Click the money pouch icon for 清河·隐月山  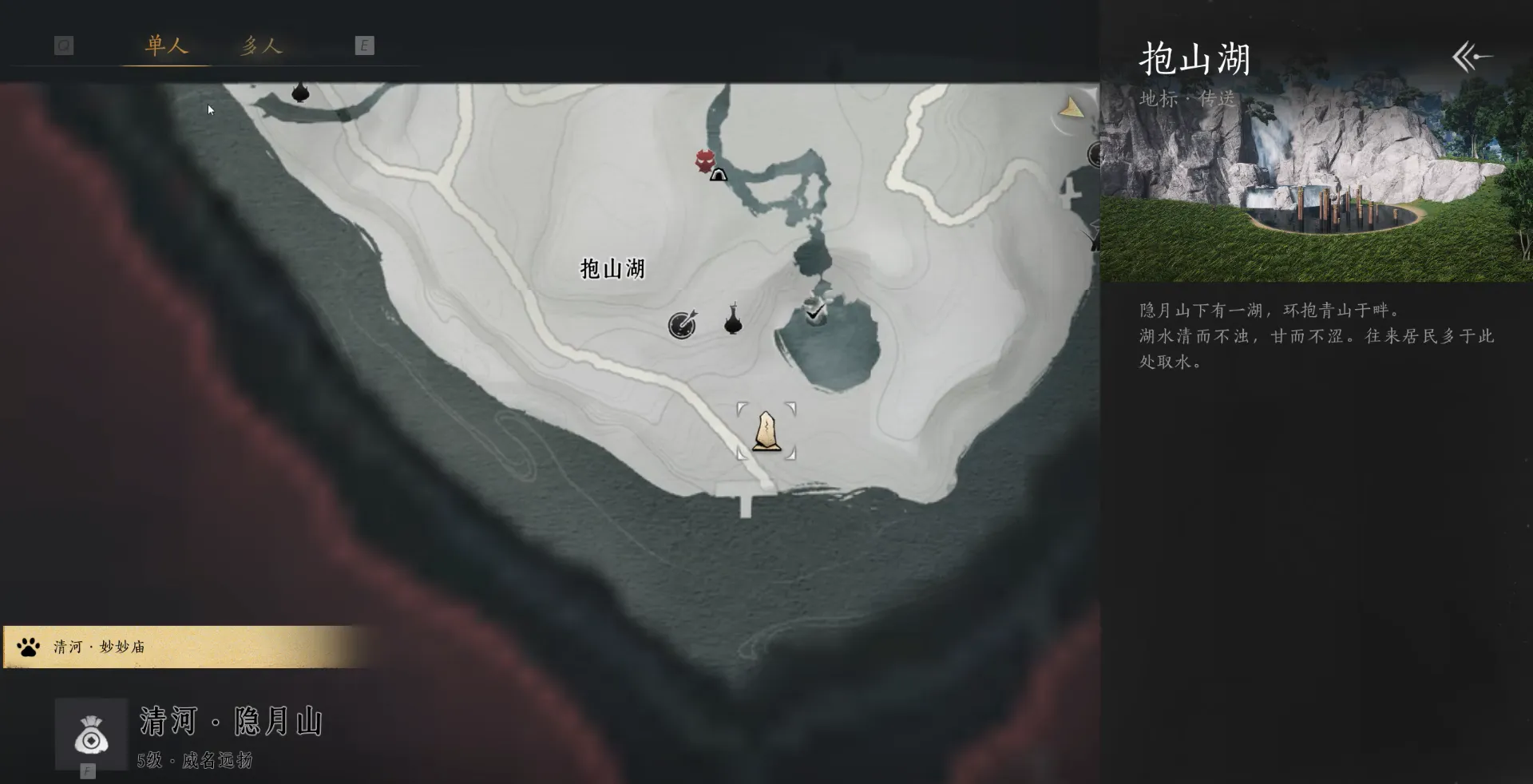pyautogui.click(x=90, y=734)
